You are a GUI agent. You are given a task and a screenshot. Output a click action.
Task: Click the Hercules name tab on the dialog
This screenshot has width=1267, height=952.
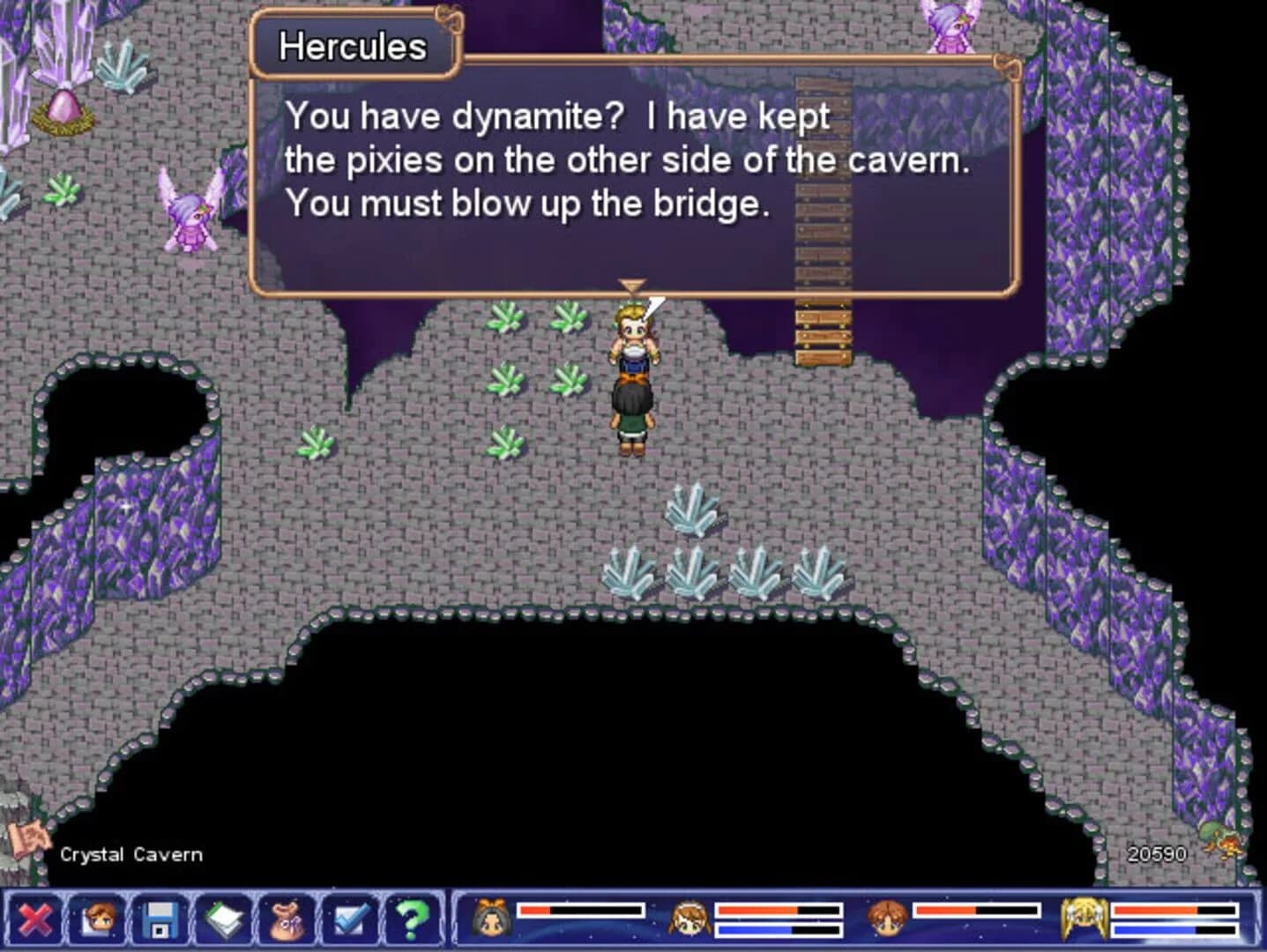pyautogui.click(x=351, y=46)
